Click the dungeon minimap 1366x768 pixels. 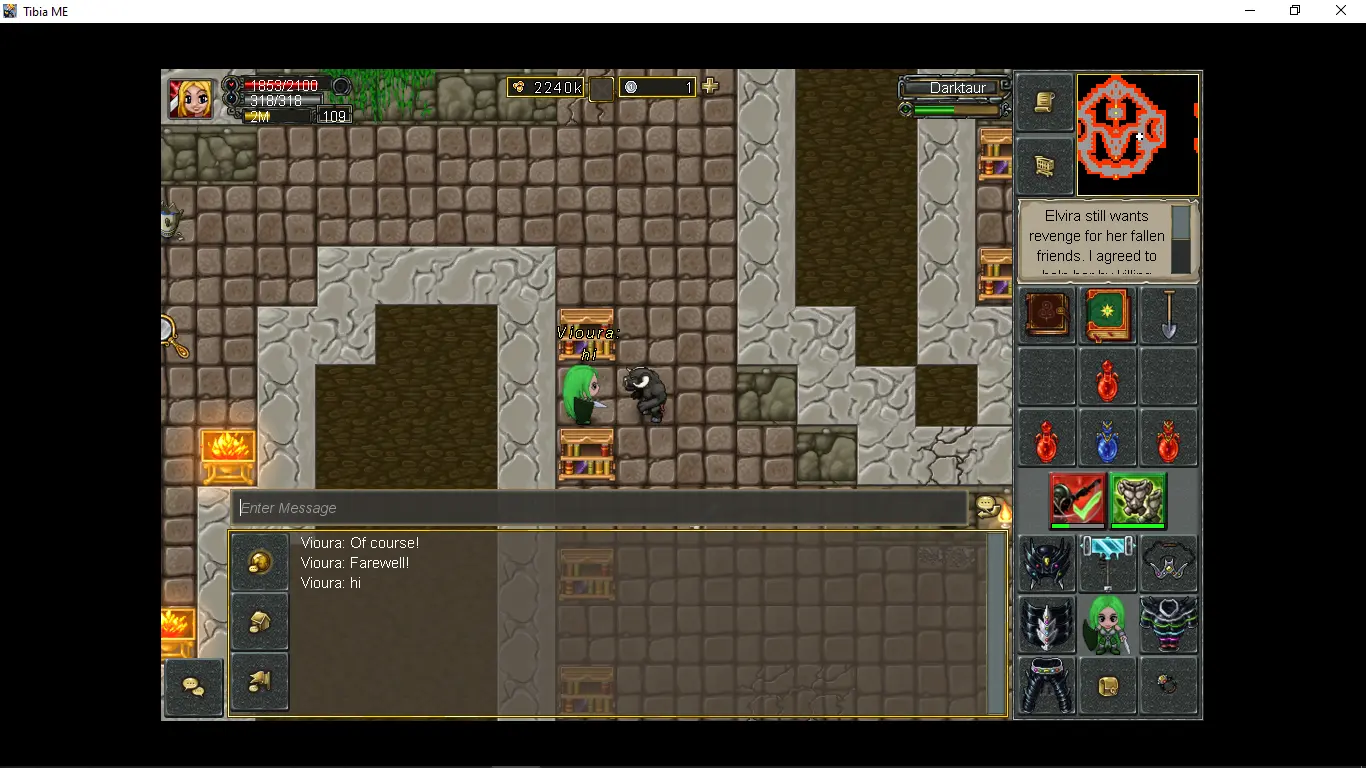click(1137, 134)
